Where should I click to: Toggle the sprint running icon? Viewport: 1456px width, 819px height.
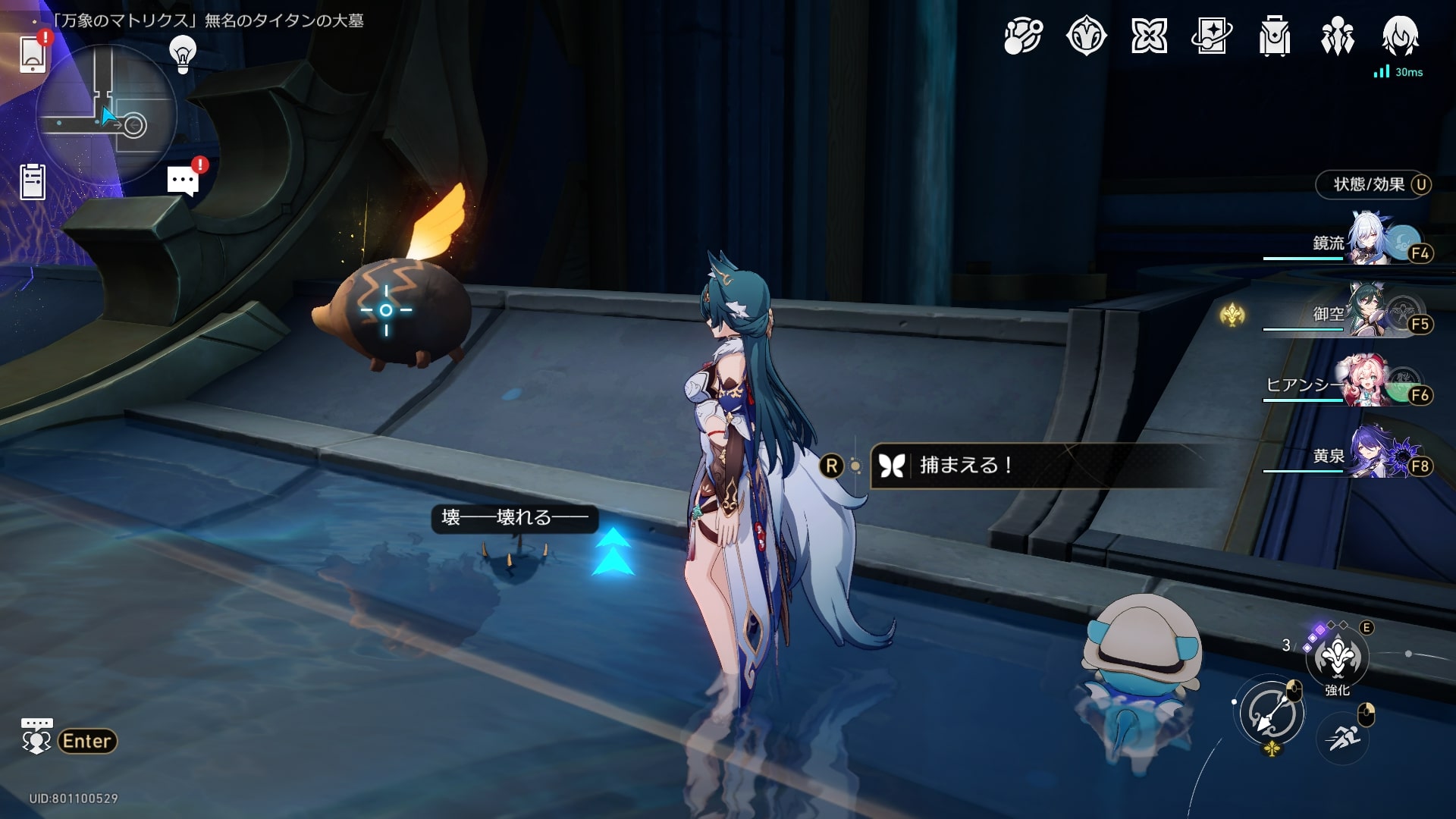[x=1343, y=736]
